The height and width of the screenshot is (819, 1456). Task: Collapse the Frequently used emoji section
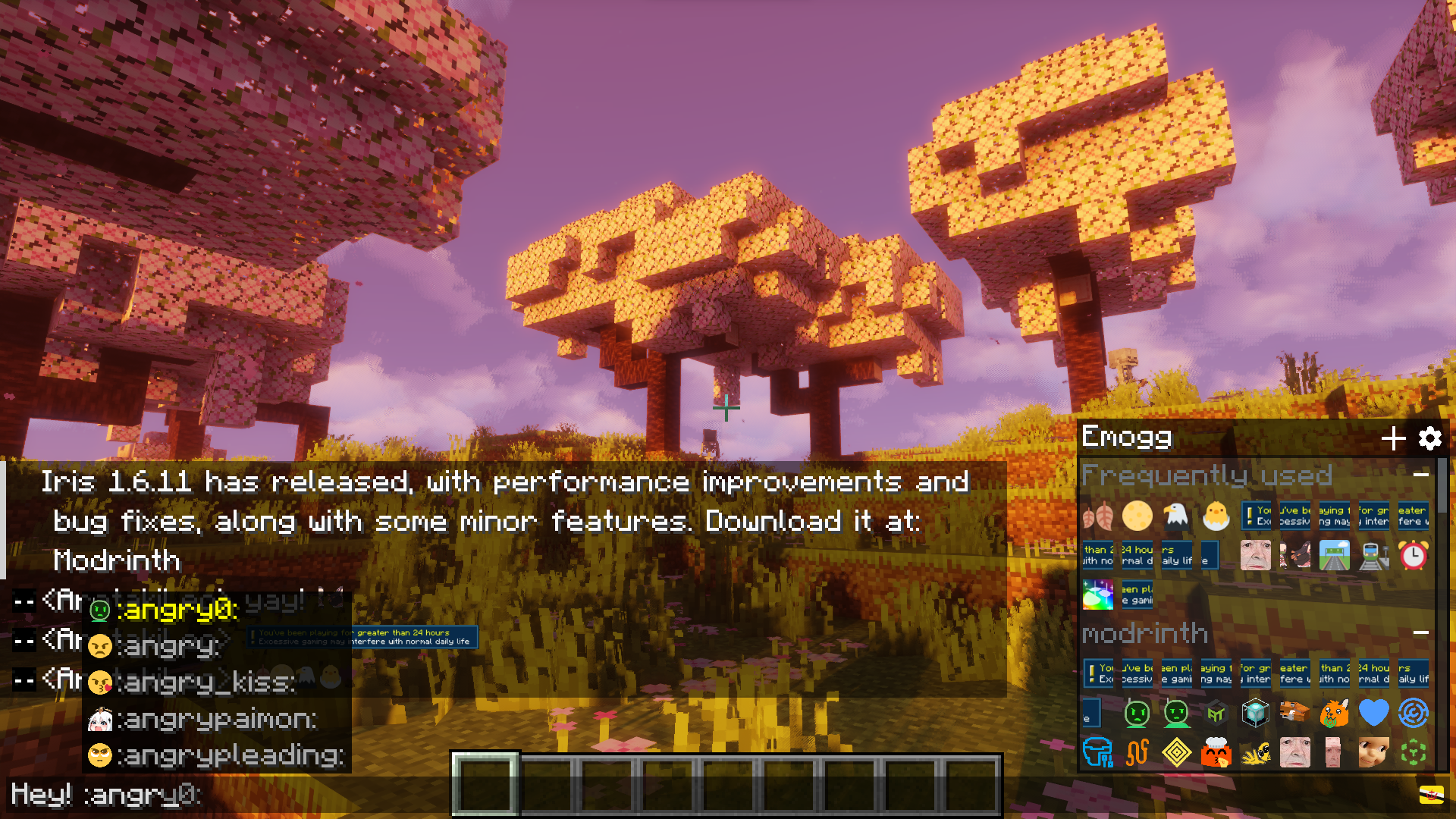click(x=1421, y=475)
